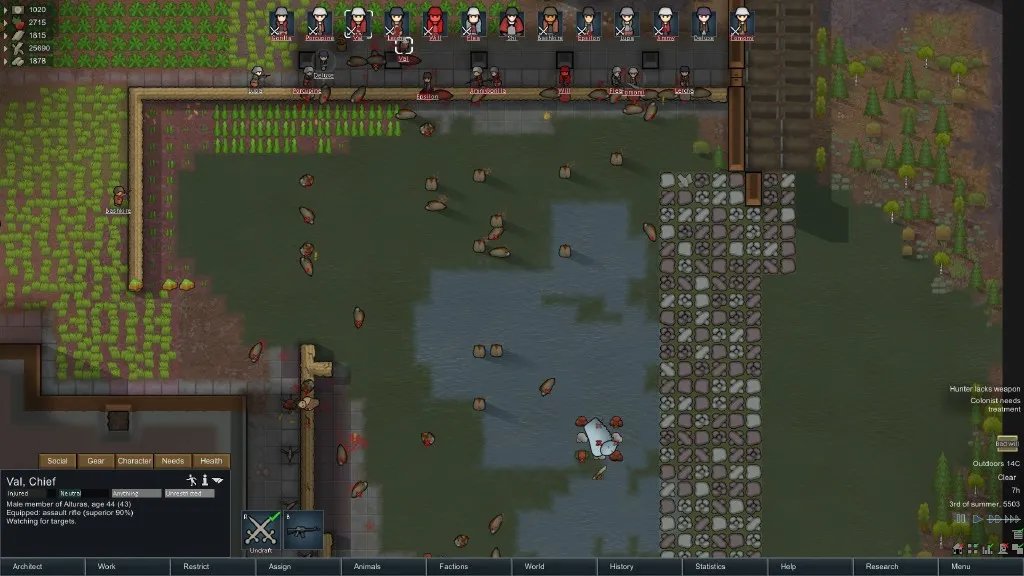
Task: Pause the game with the pause control
Action: coord(958,520)
